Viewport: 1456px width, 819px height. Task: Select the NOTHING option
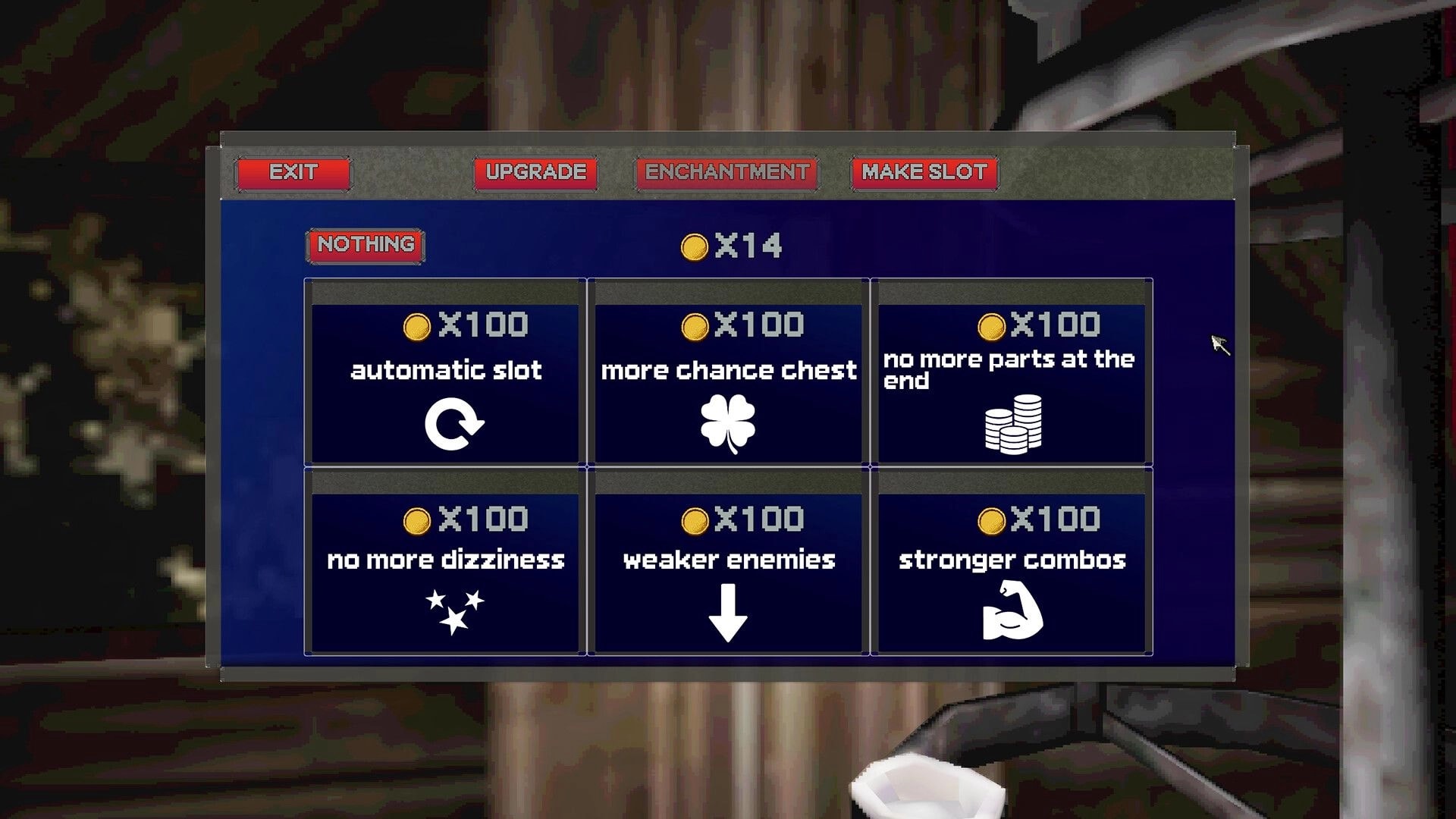point(366,244)
